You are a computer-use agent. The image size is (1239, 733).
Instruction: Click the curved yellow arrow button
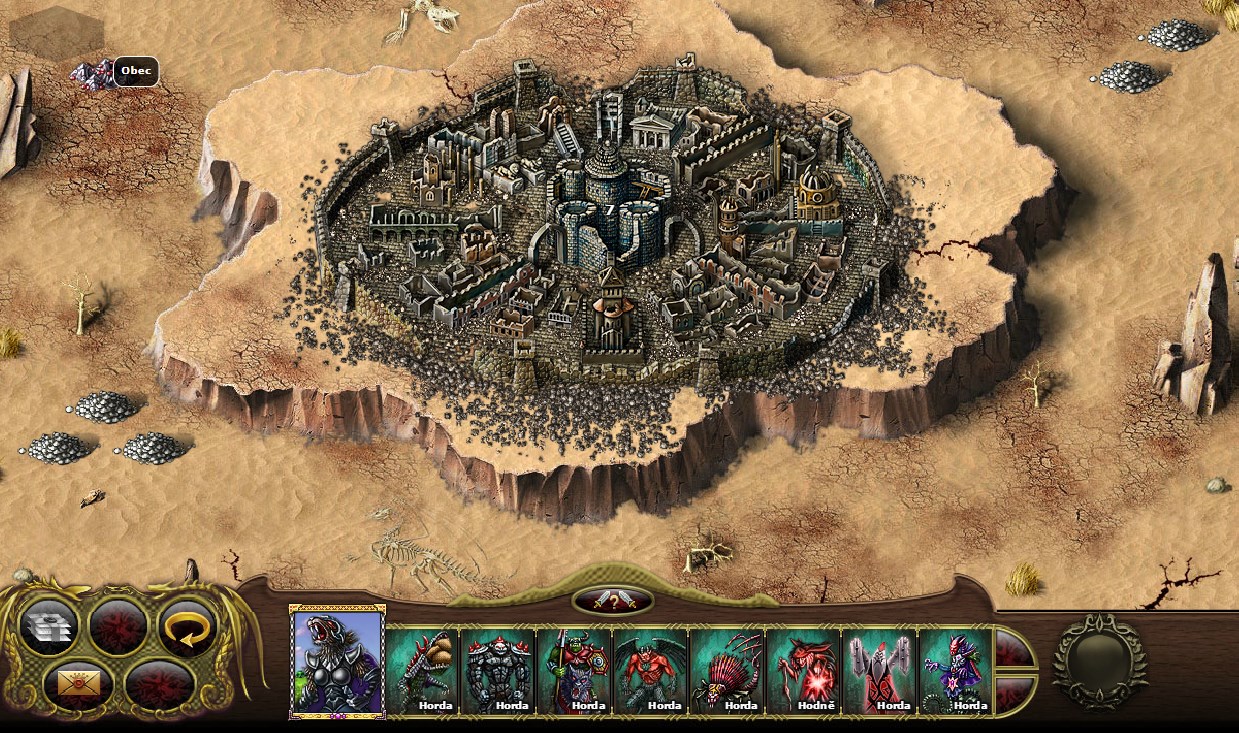click(x=188, y=627)
